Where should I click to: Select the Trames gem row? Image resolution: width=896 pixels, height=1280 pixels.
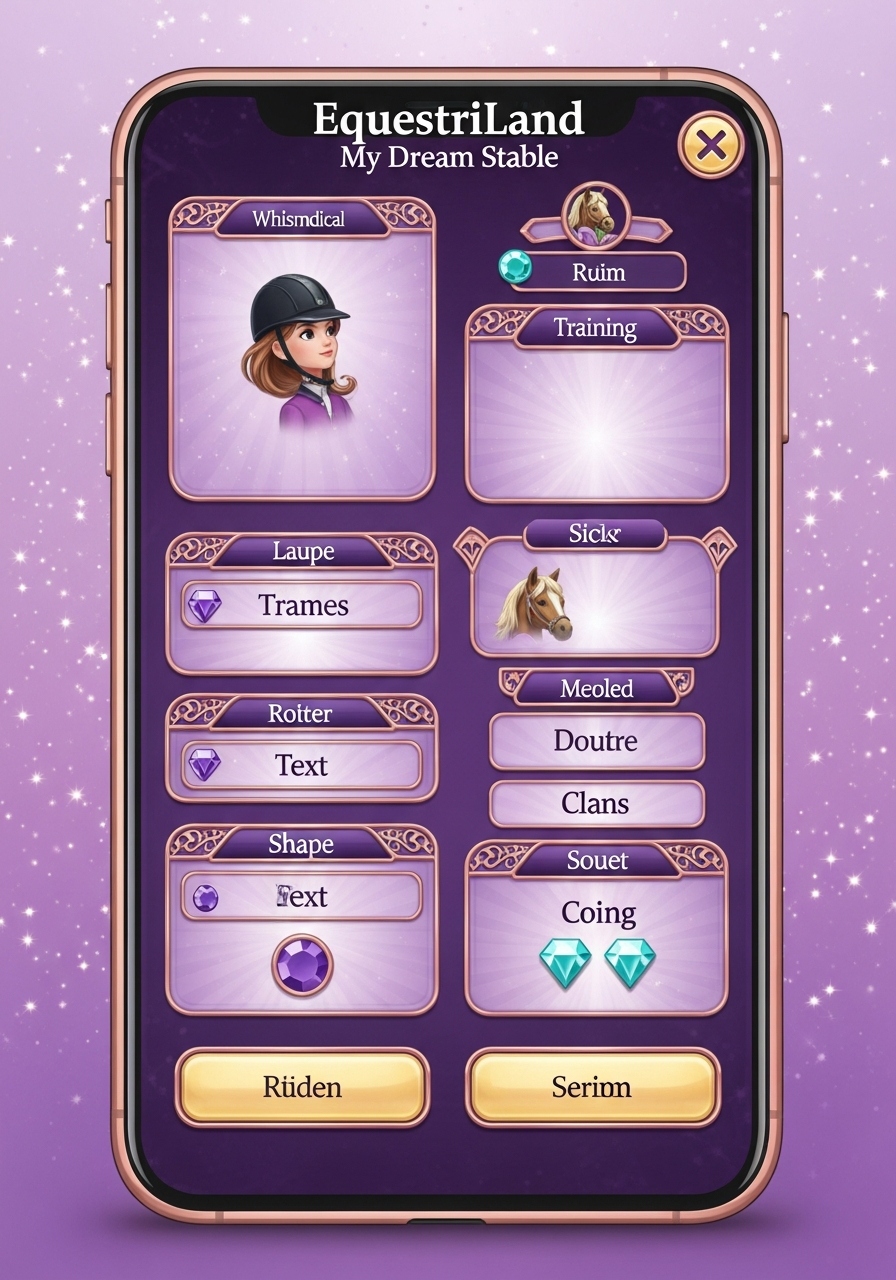tap(301, 605)
